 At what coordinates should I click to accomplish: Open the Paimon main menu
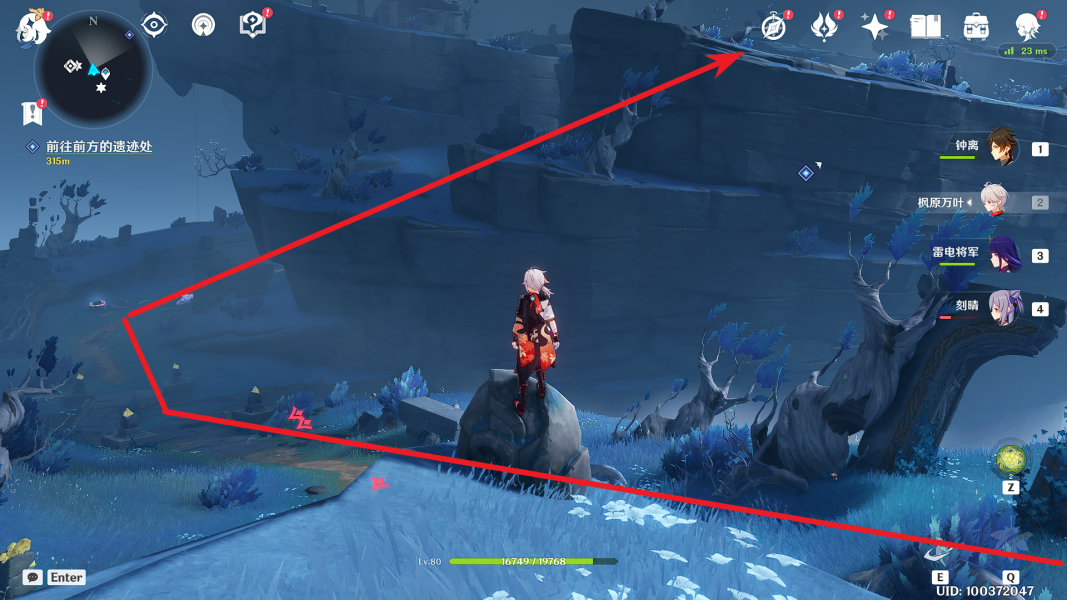(32, 25)
